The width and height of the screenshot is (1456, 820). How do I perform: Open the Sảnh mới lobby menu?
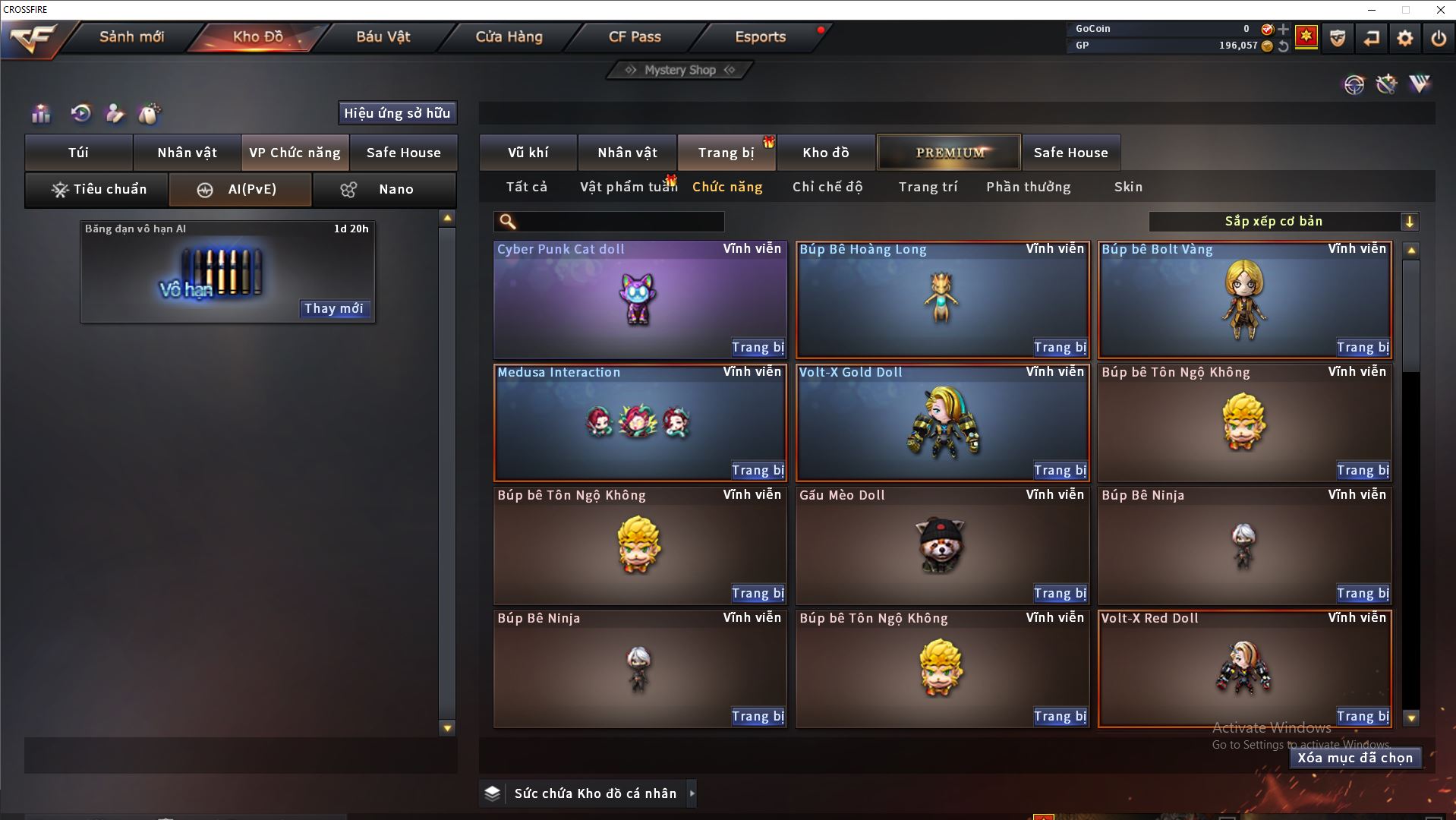click(x=131, y=36)
